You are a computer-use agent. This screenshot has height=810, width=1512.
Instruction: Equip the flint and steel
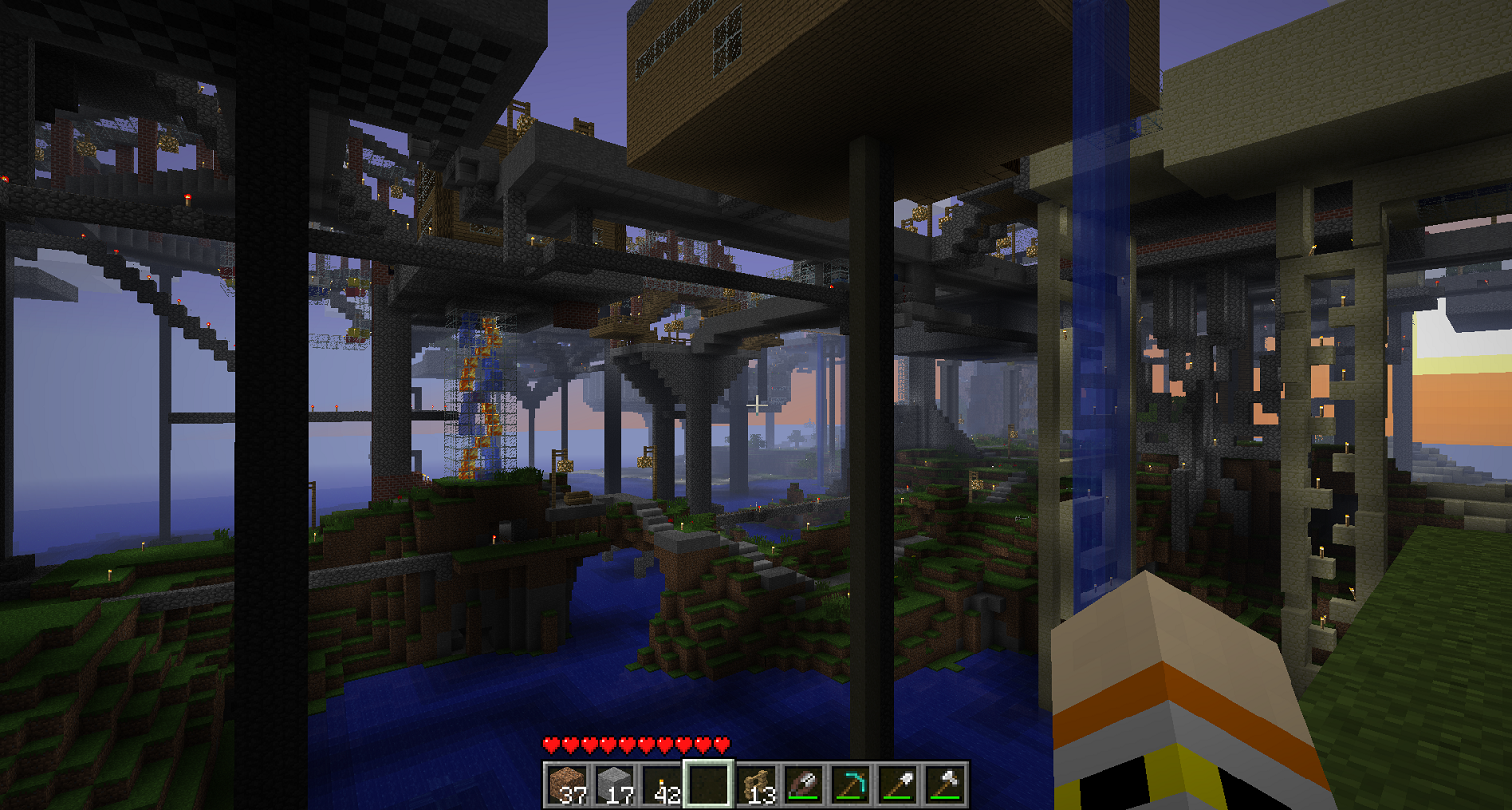click(804, 784)
